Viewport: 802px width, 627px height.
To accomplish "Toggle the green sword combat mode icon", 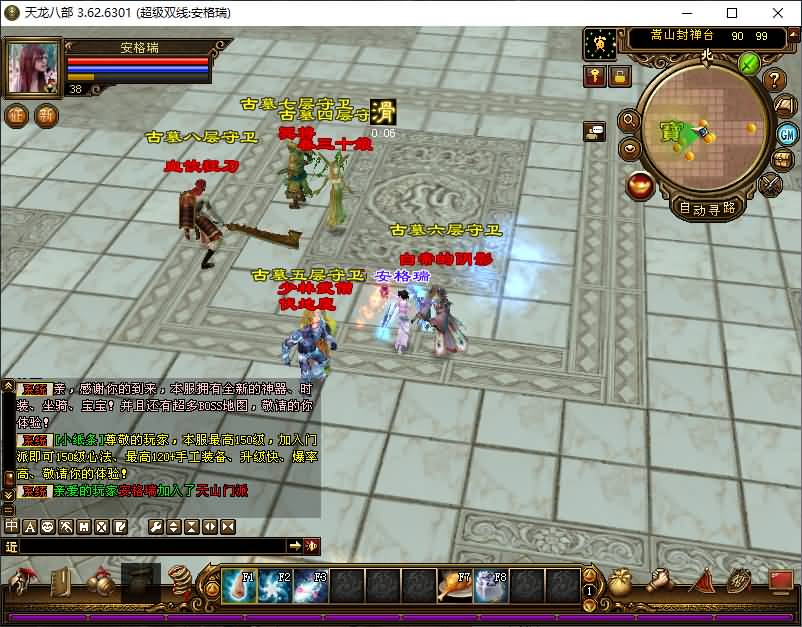I will (749, 63).
